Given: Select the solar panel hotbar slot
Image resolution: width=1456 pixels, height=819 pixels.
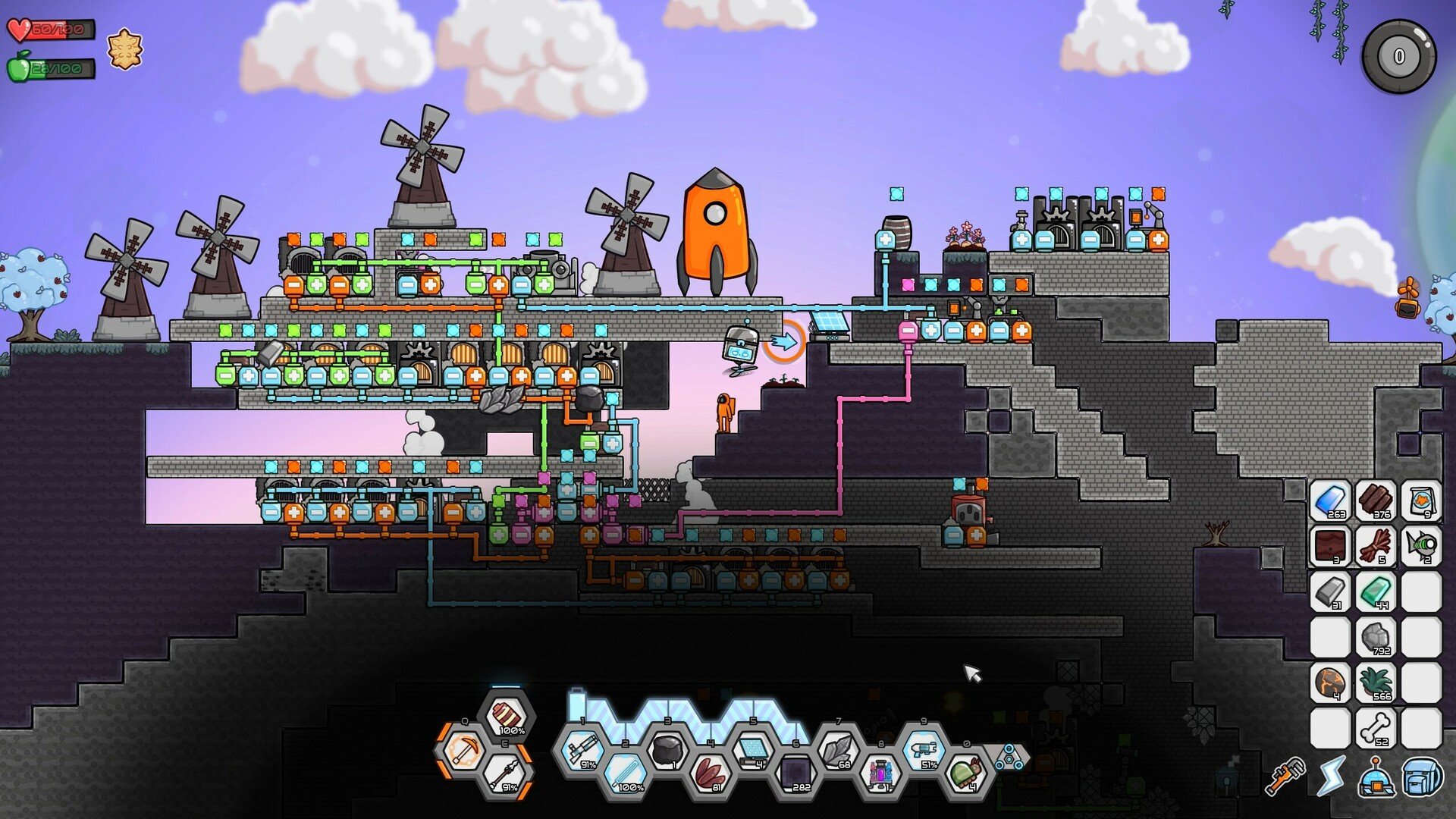Looking at the screenshot, I should (753, 751).
